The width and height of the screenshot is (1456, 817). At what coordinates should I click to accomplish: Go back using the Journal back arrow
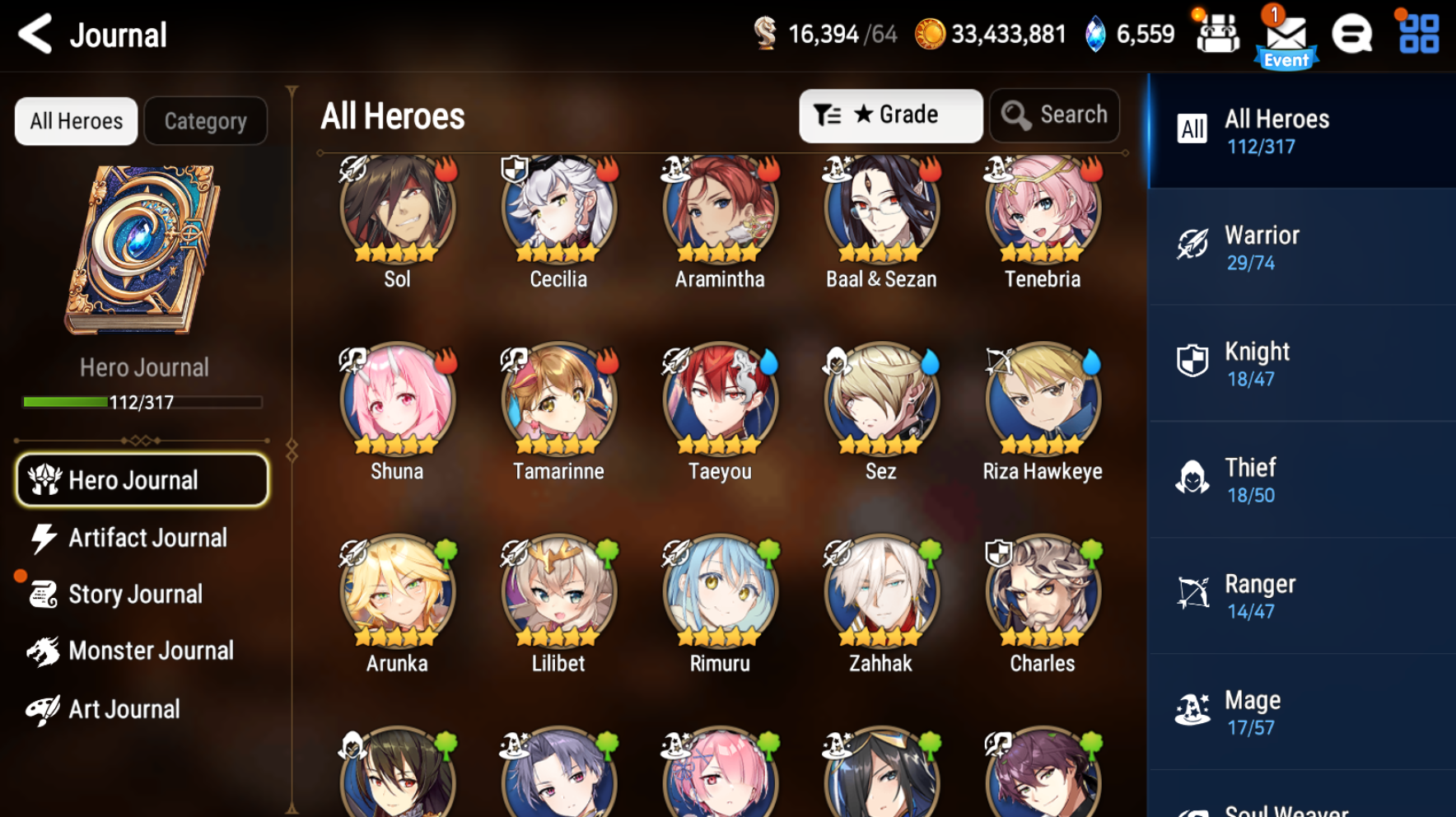[34, 35]
